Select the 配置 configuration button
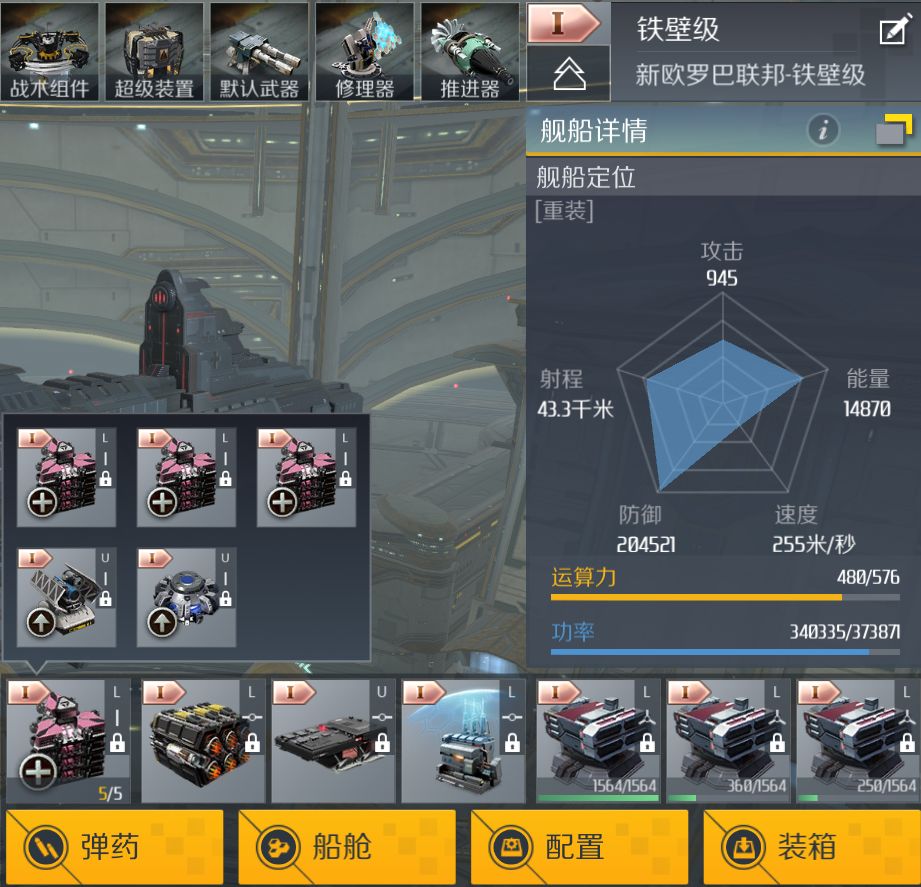921x887 pixels. [x=579, y=848]
